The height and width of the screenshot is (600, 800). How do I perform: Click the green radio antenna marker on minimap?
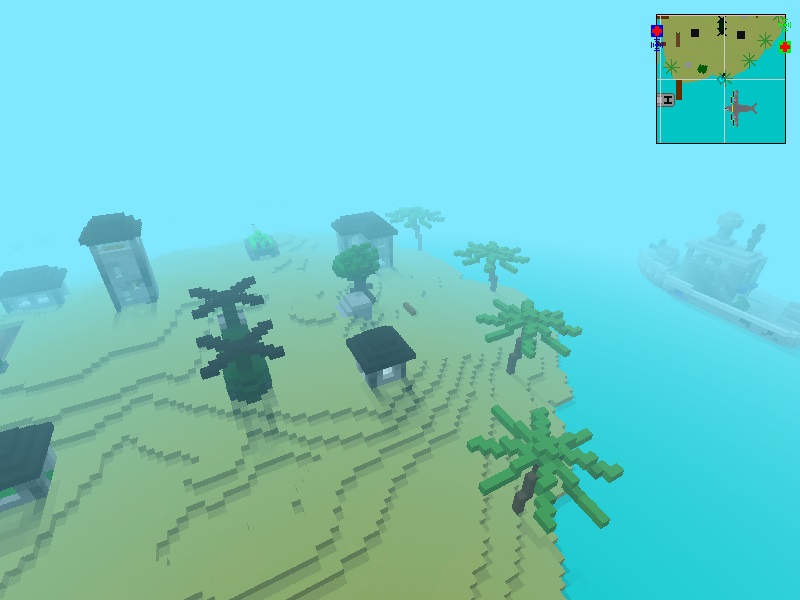783,23
